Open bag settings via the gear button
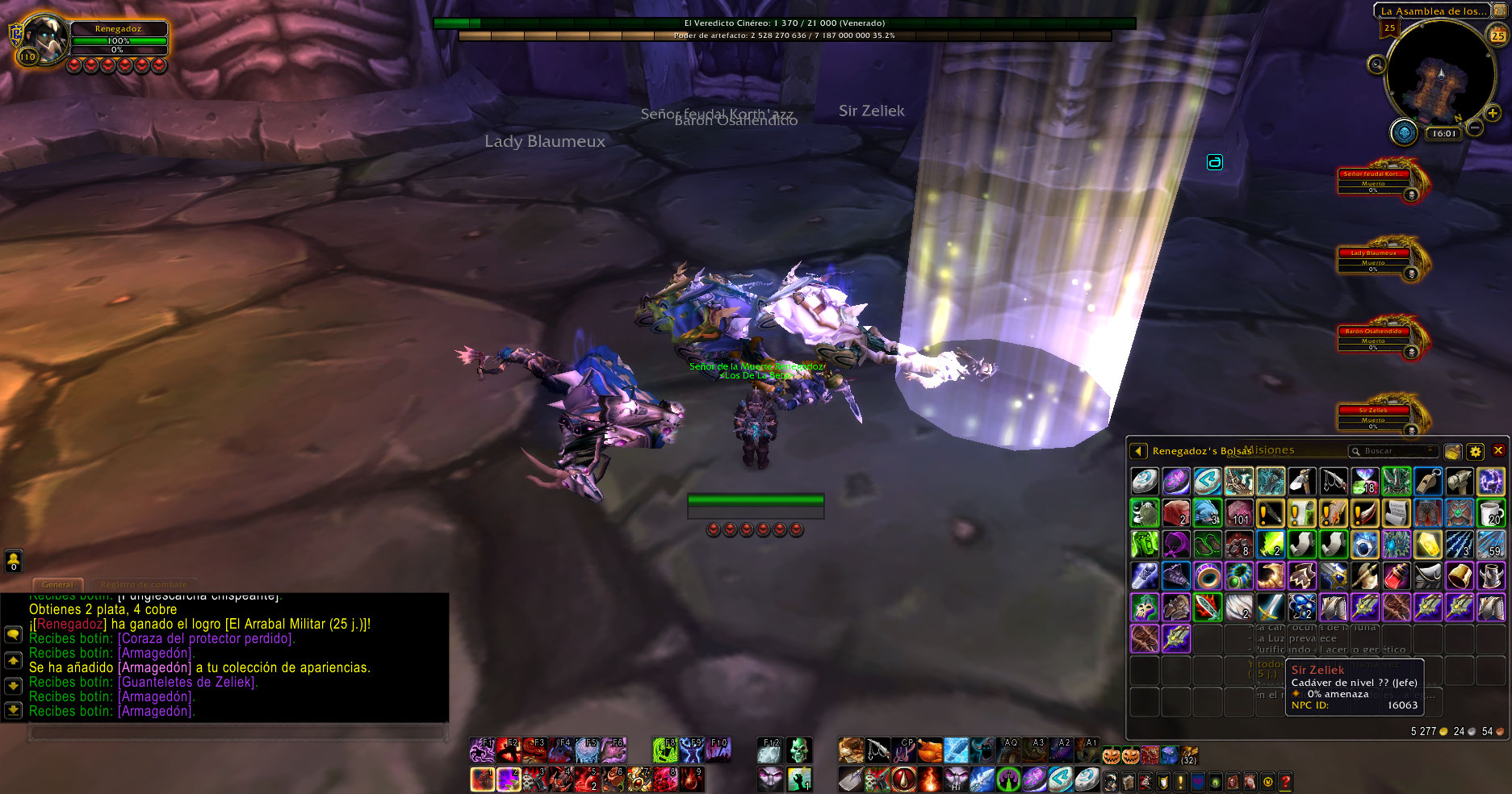Image resolution: width=1512 pixels, height=794 pixels. (1476, 452)
